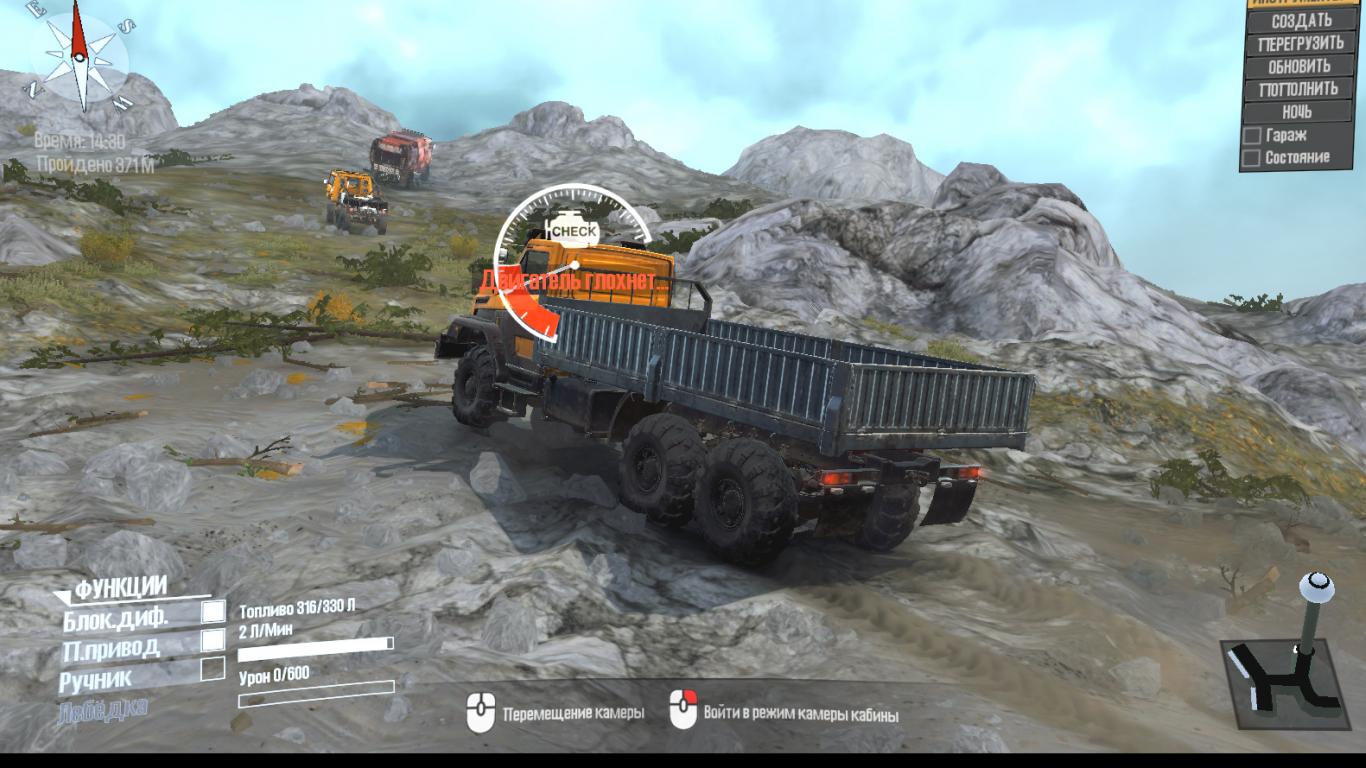Select the Лебёдка winch function

[x=103, y=708]
